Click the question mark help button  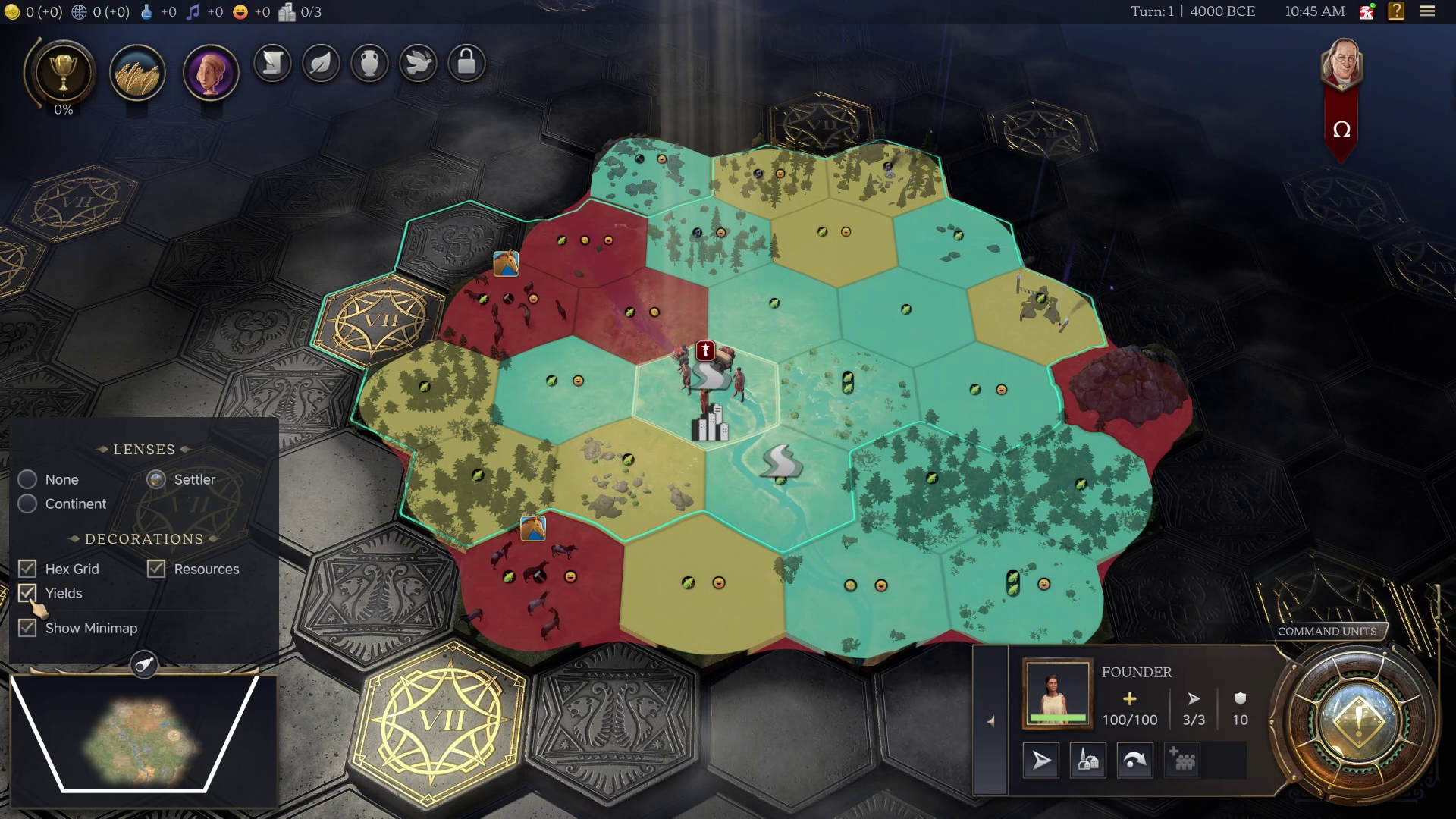click(x=1395, y=11)
